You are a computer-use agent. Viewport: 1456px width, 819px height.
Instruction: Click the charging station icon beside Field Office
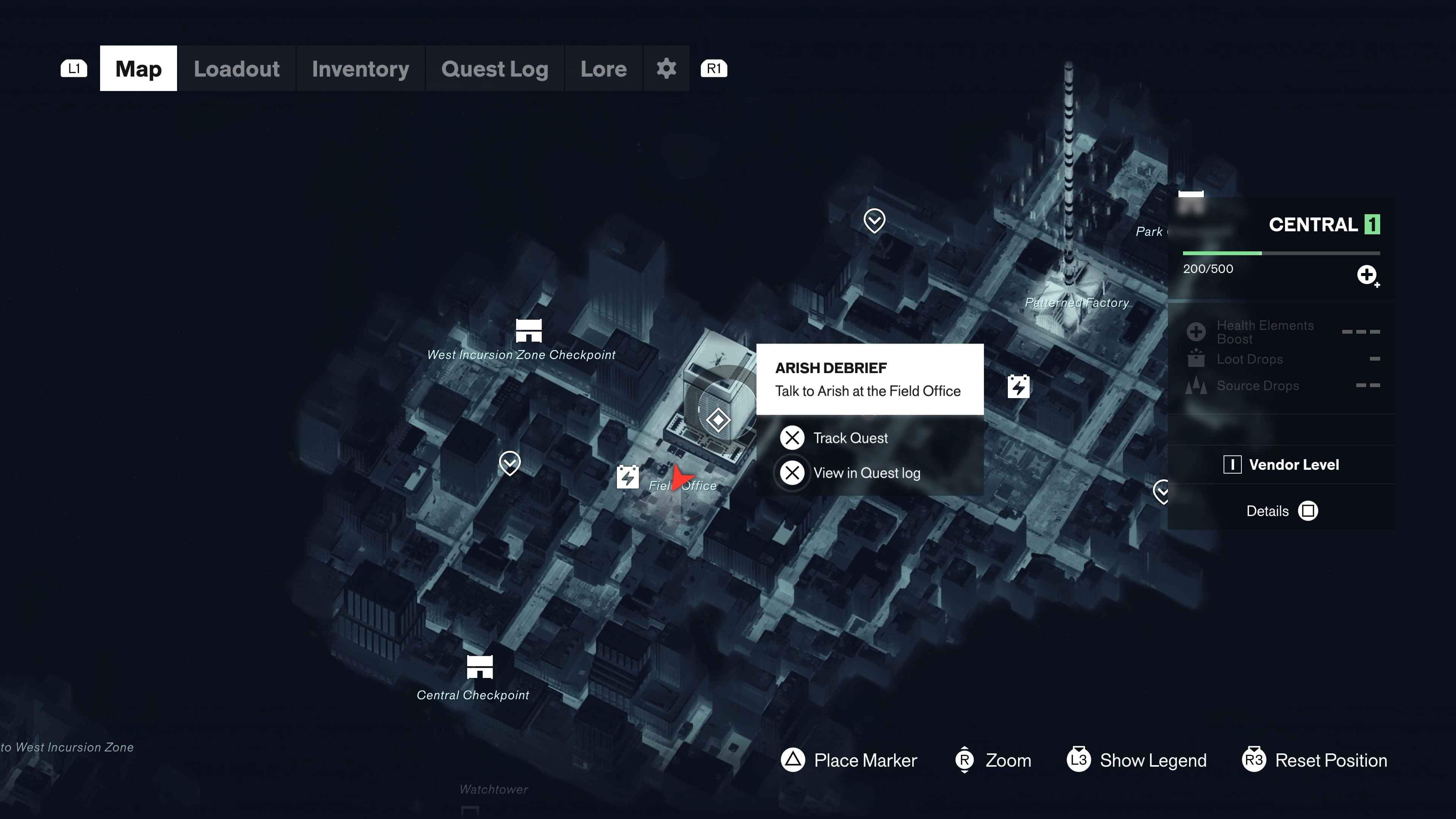click(x=628, y=477)
